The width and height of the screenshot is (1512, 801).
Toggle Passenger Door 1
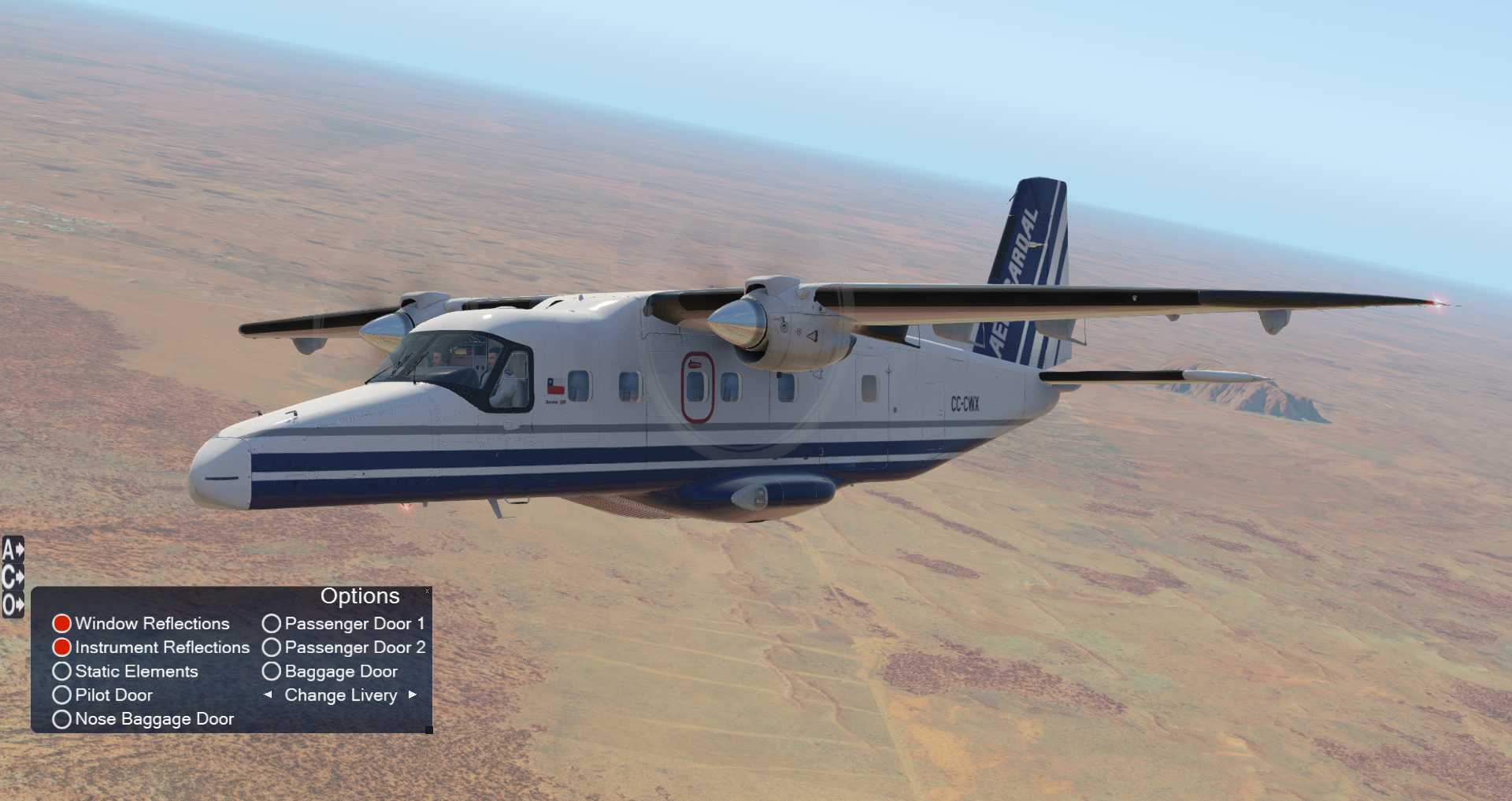click(x=272, y=624)
